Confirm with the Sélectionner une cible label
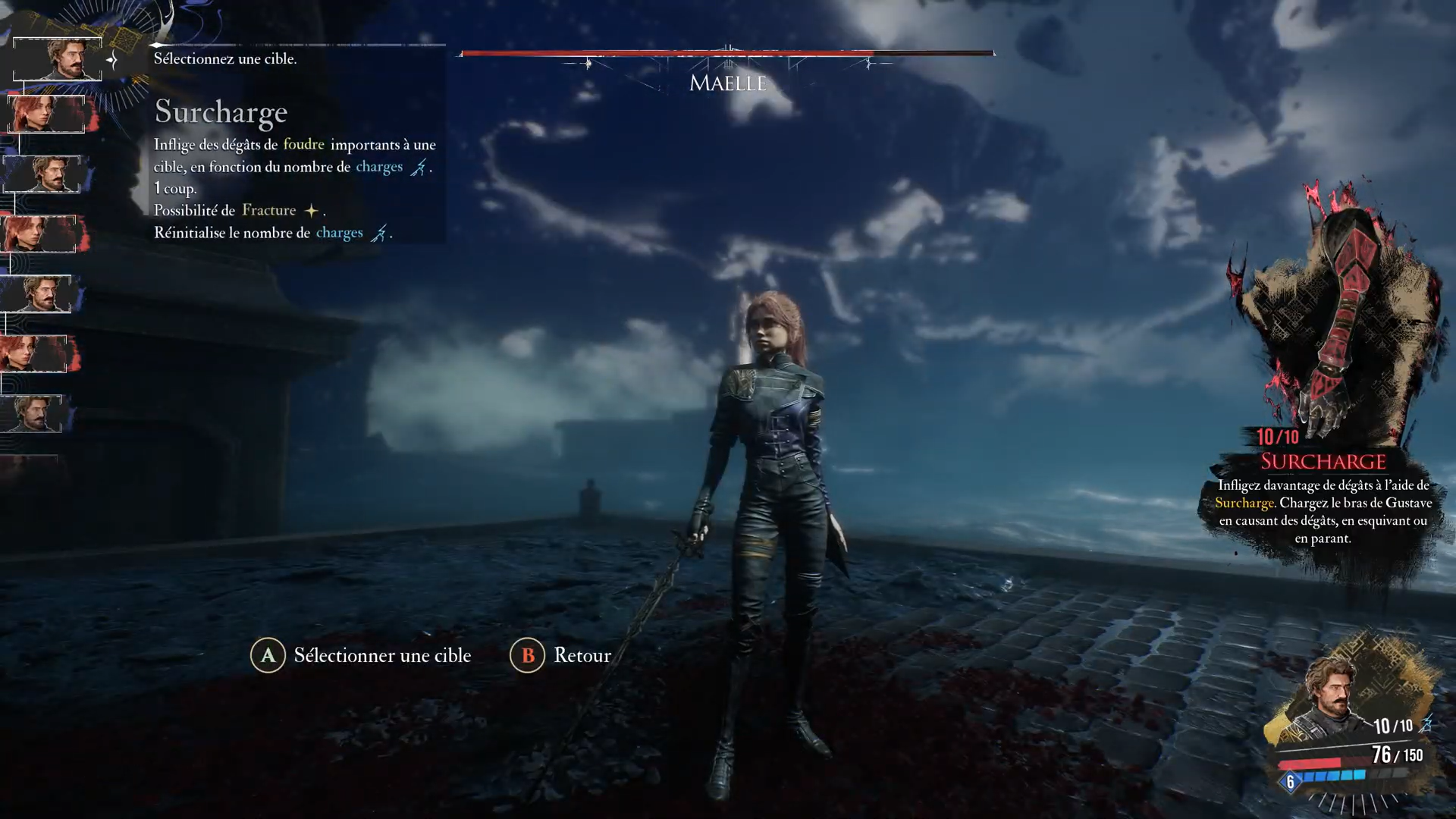The image size is (1456, 819). pos(382,655)
